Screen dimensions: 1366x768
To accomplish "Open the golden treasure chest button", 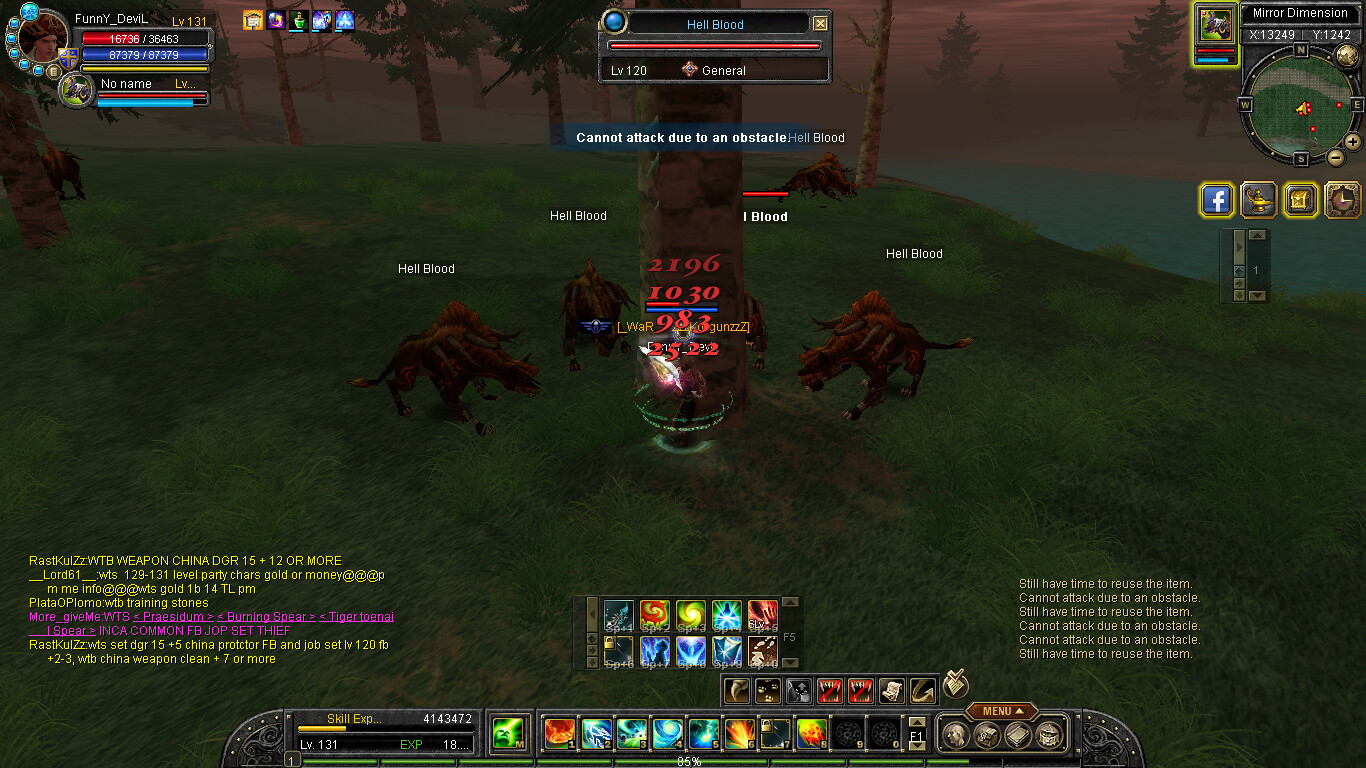I will point(1300,200).
